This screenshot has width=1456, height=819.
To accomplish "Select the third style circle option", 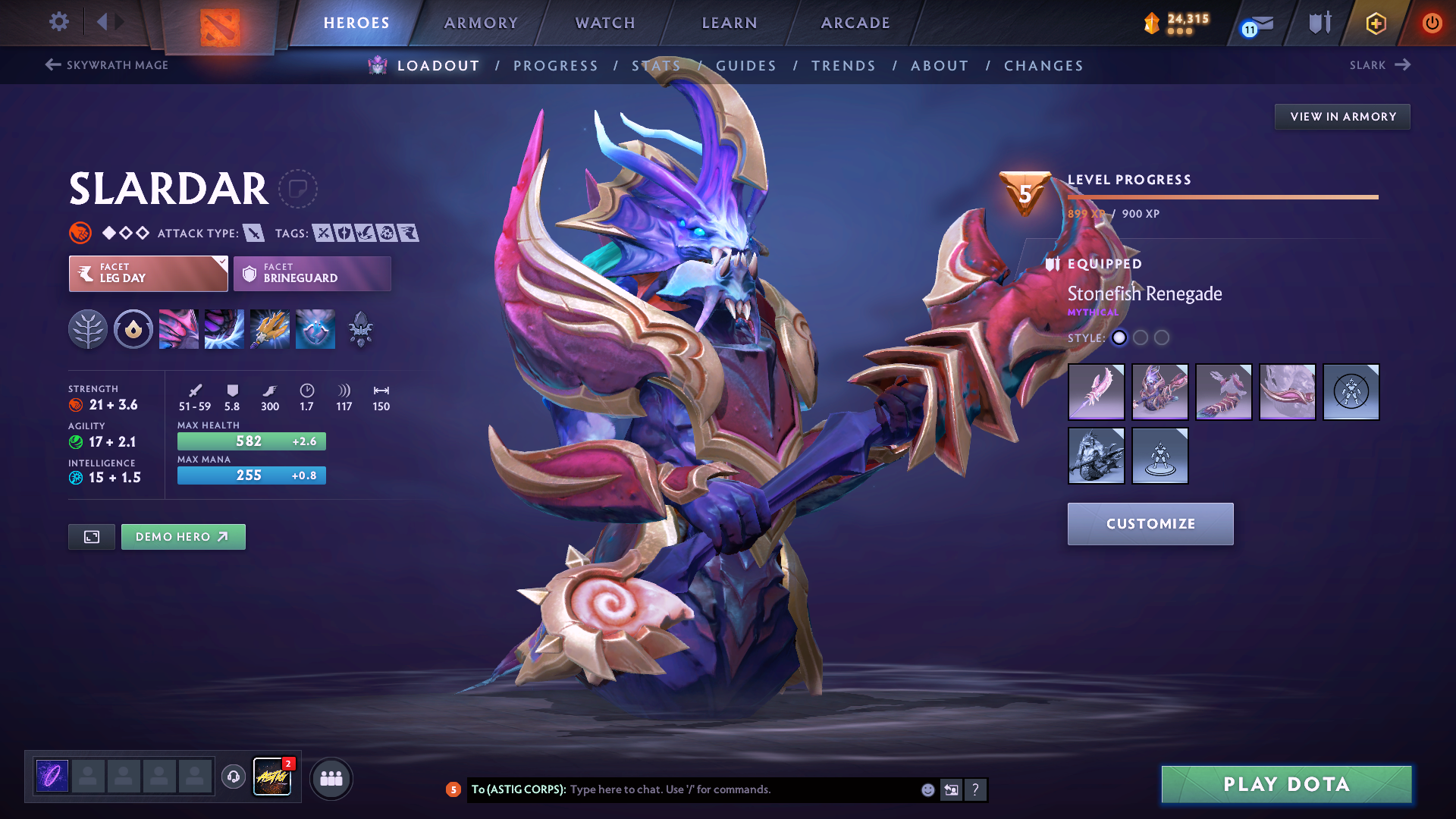I will [1162, 338].
